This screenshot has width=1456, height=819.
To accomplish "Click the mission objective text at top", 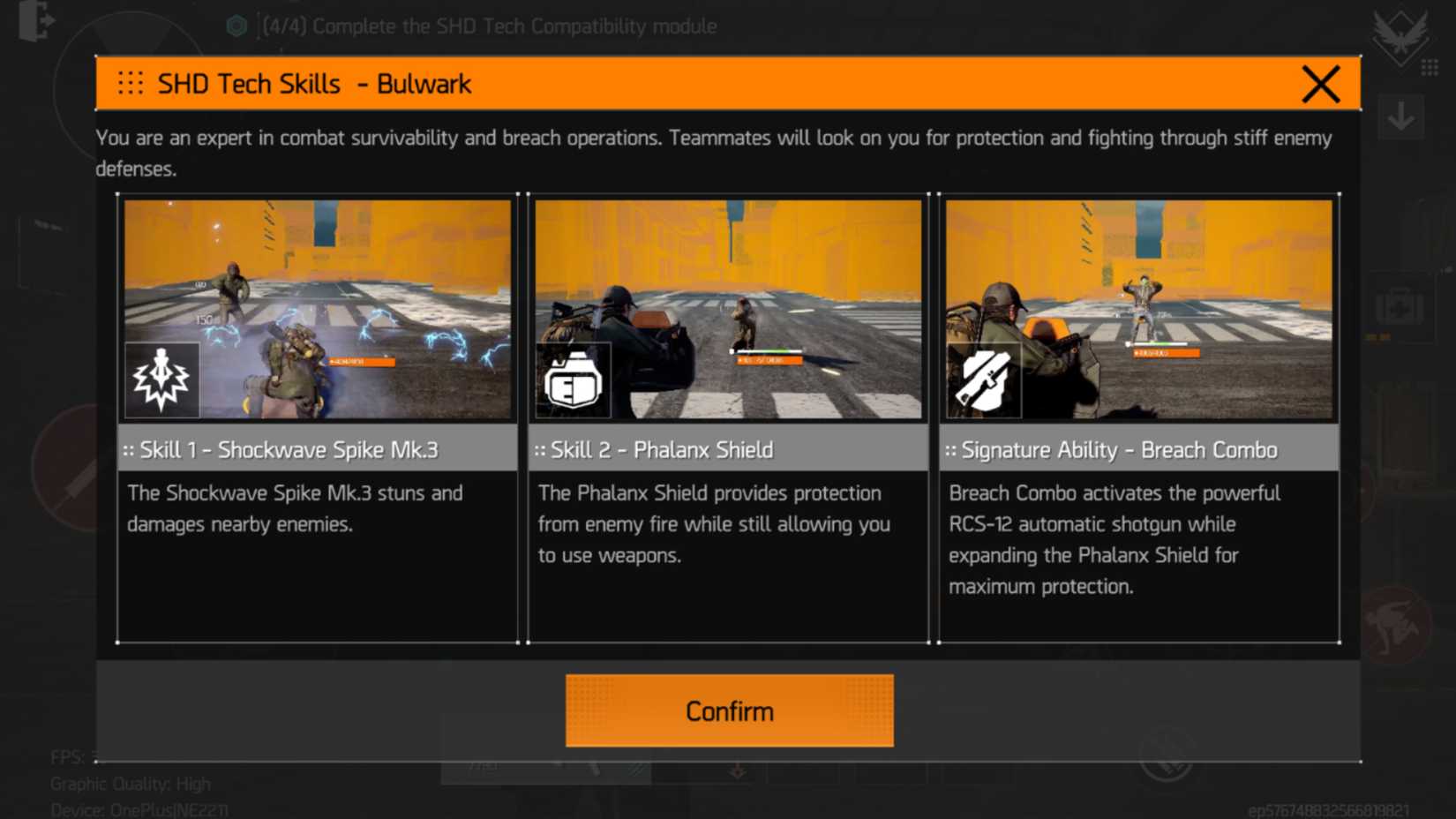I will click(x=485, y=26).
